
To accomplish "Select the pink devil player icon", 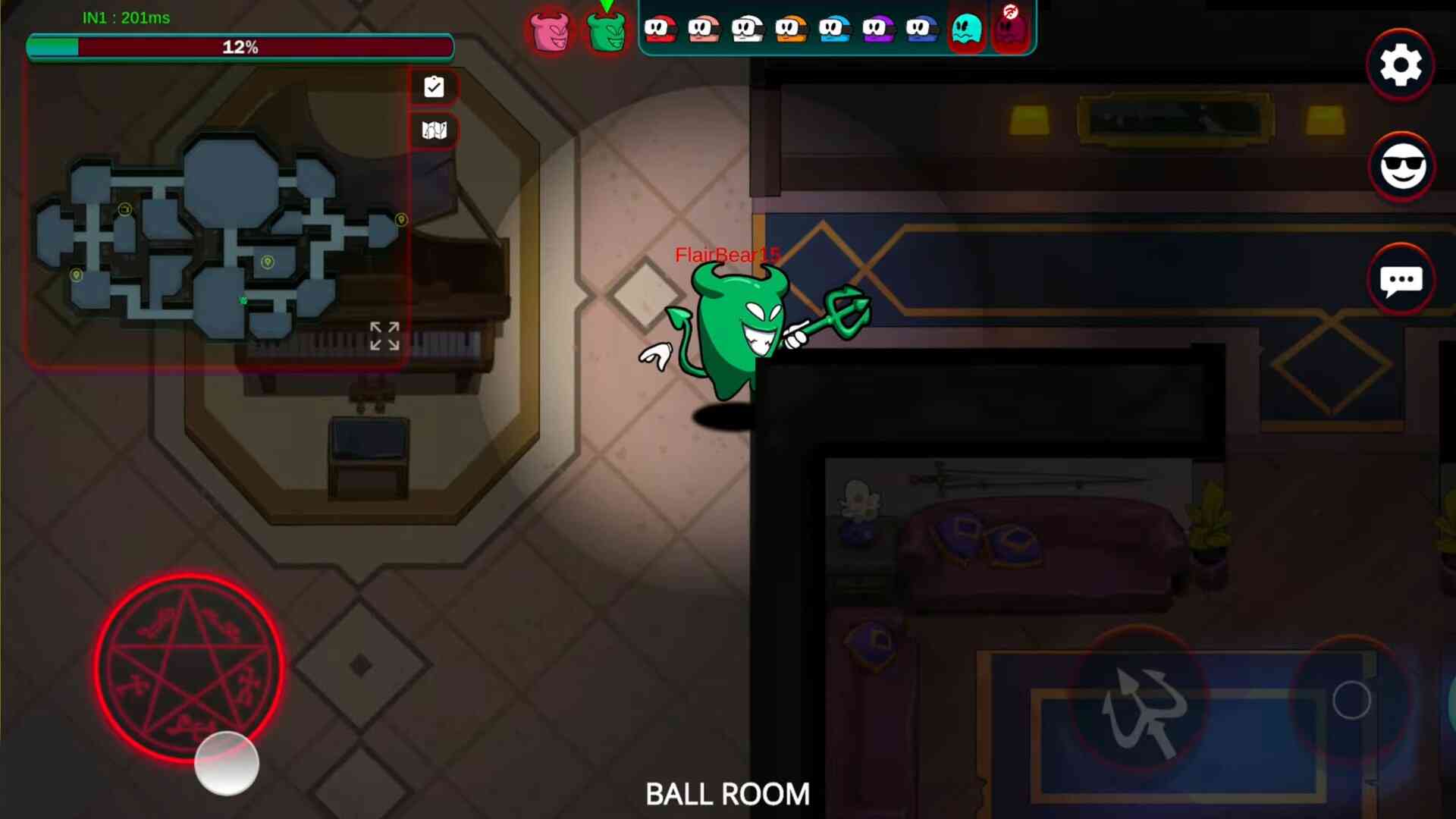I will coord(551,32).
